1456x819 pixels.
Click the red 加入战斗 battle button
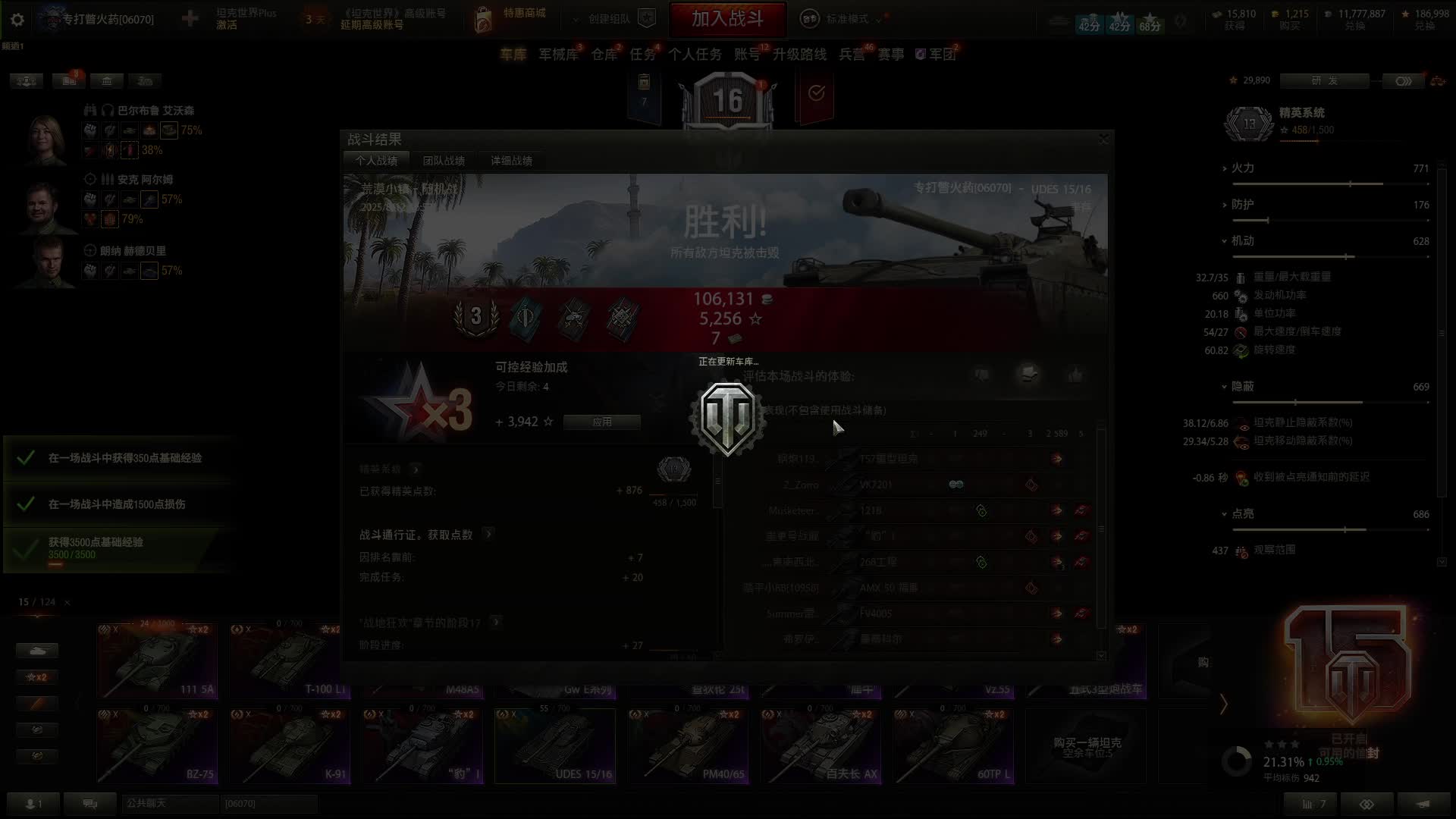click(727, 19)
